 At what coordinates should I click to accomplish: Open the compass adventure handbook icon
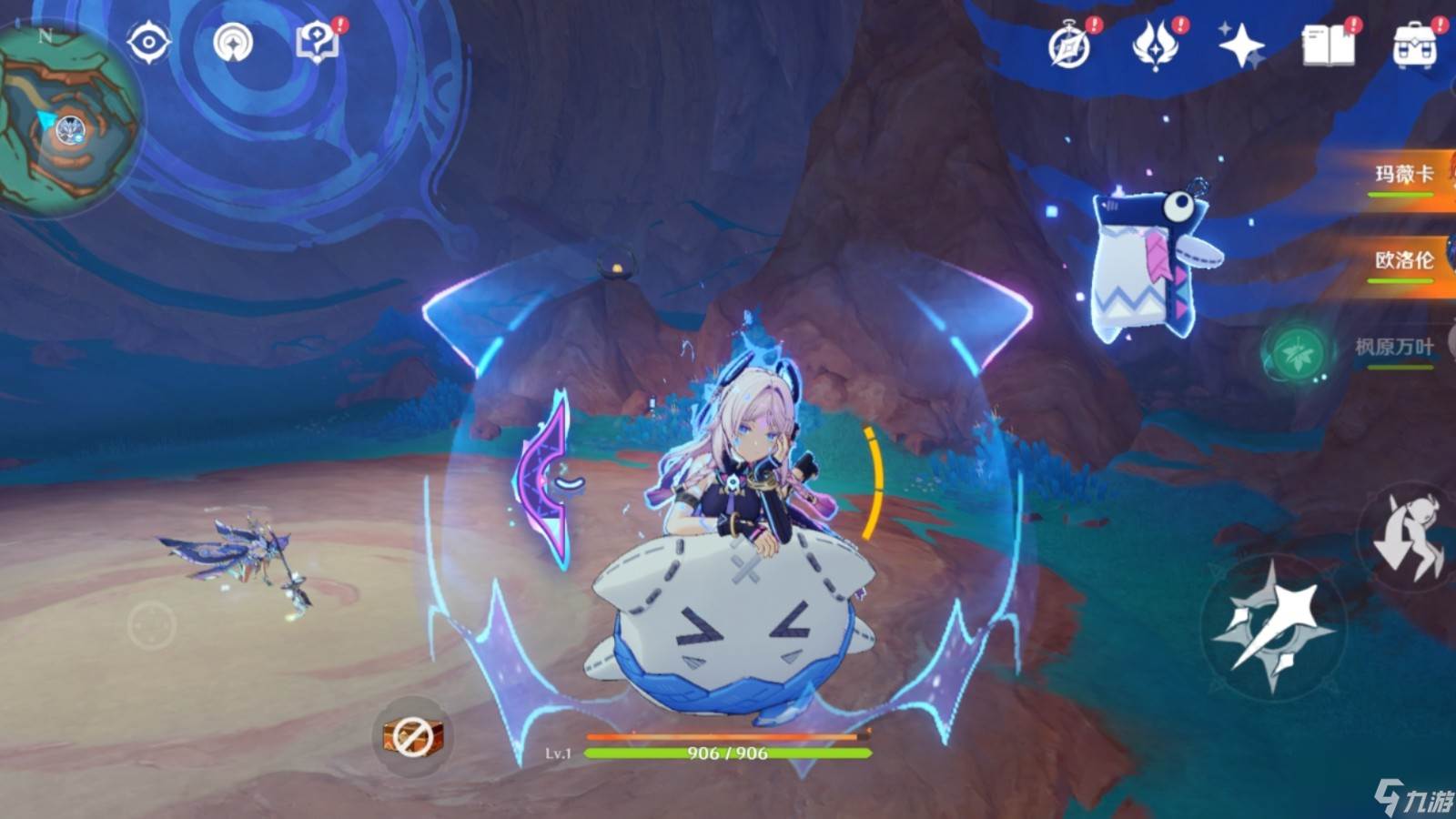tap(1070, 45)
